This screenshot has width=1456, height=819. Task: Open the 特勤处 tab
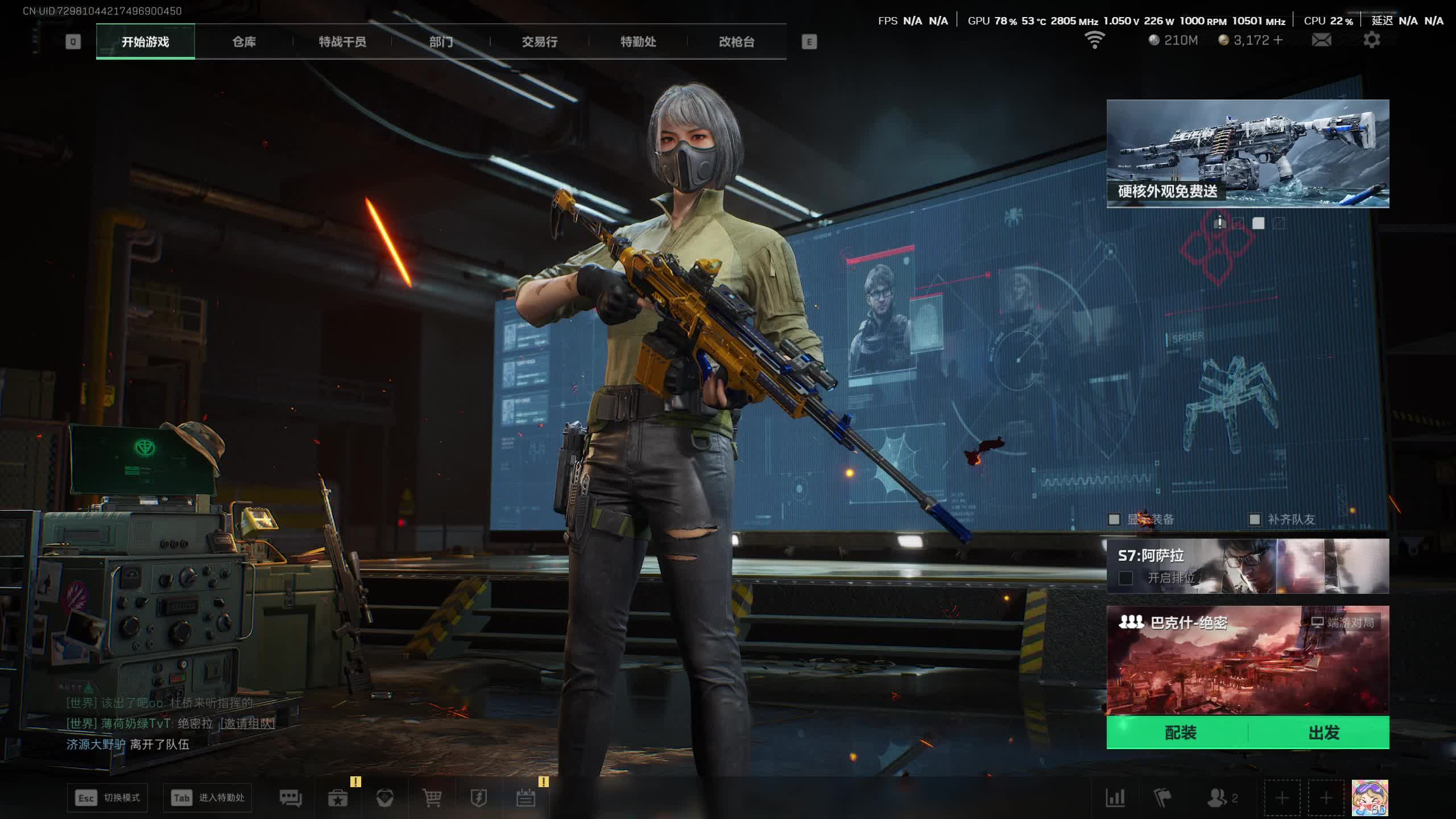(638, 42)
